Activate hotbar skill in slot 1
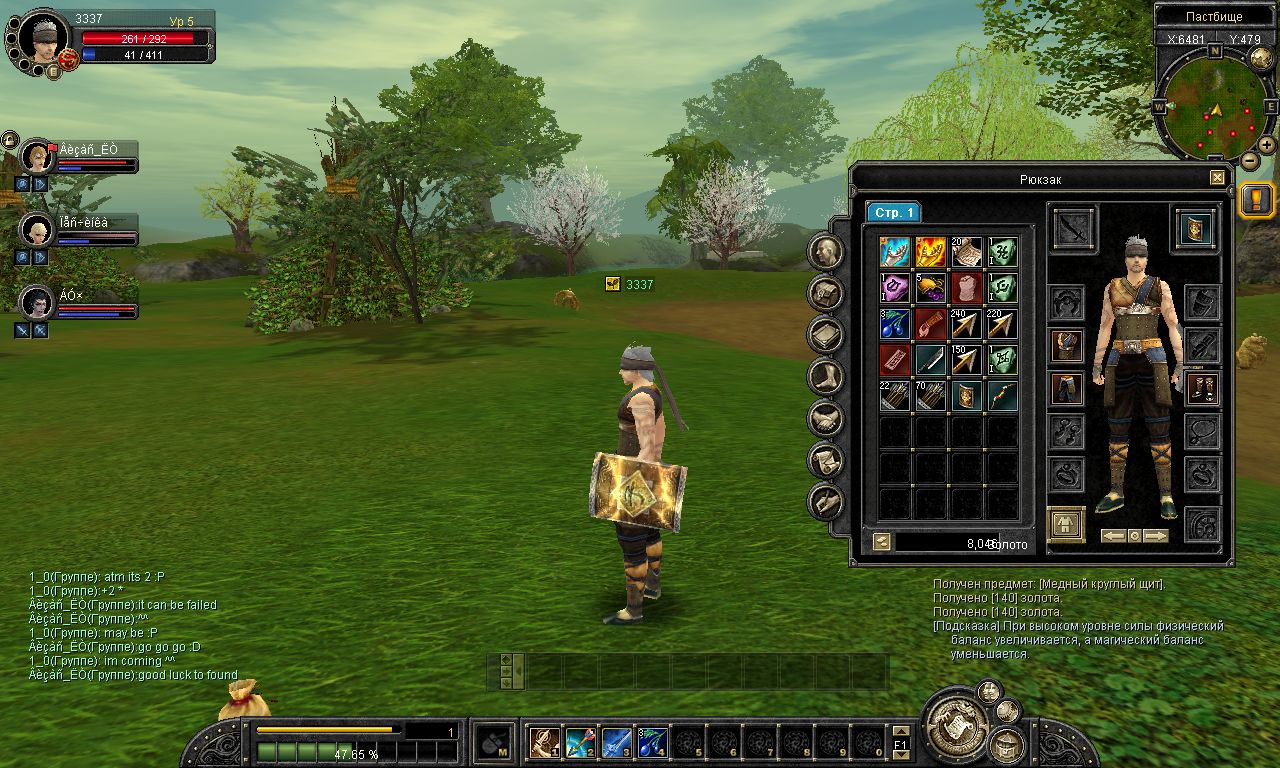1280x768 pixels. (x=545, y=742)
